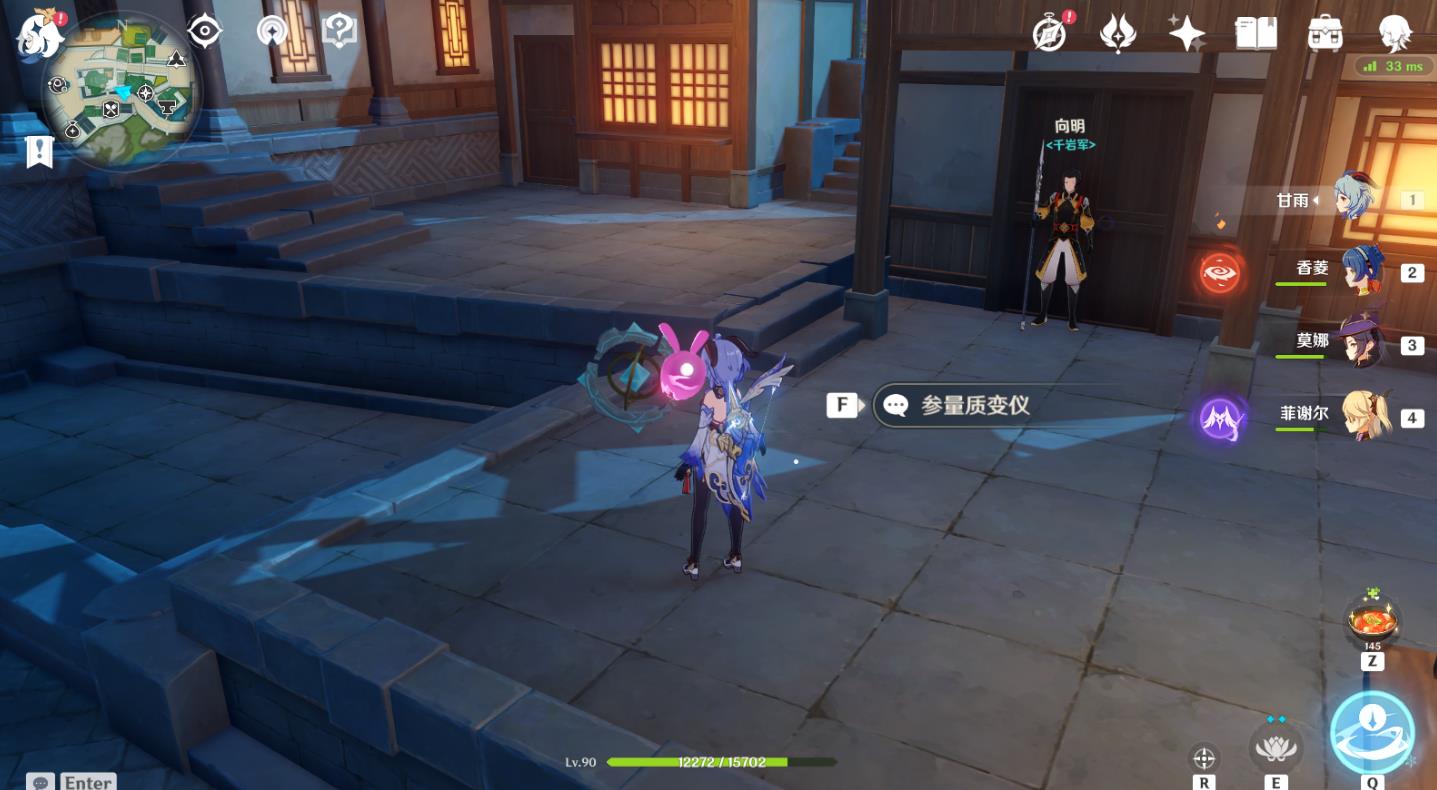1437x790 pixels.
Task: Activate the glowing Elemental Burst icon
Action: click(x=1372, y=733)
